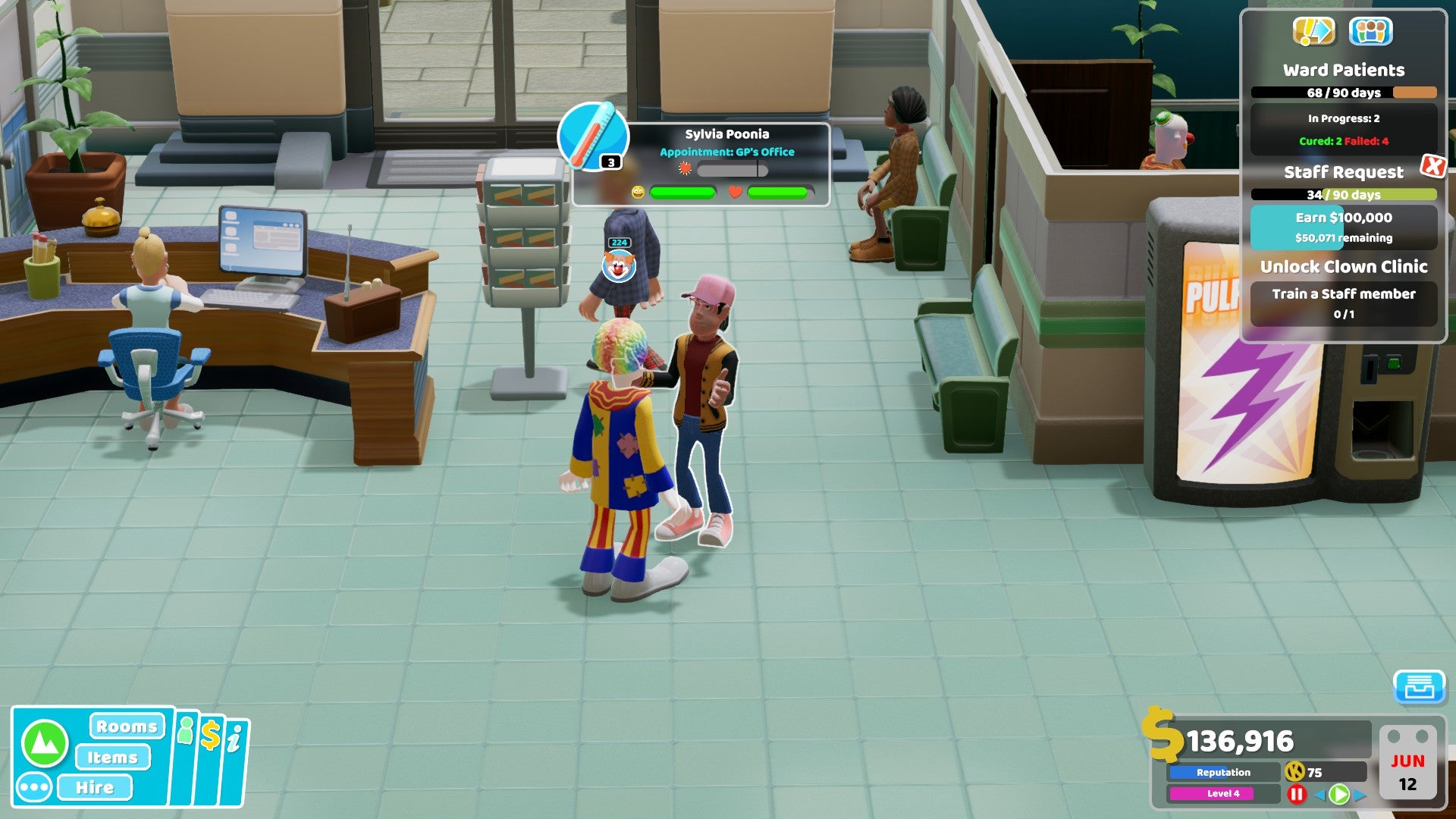
Task: Click the yellow Kudosh coin icon
Action: (1296, 773)
